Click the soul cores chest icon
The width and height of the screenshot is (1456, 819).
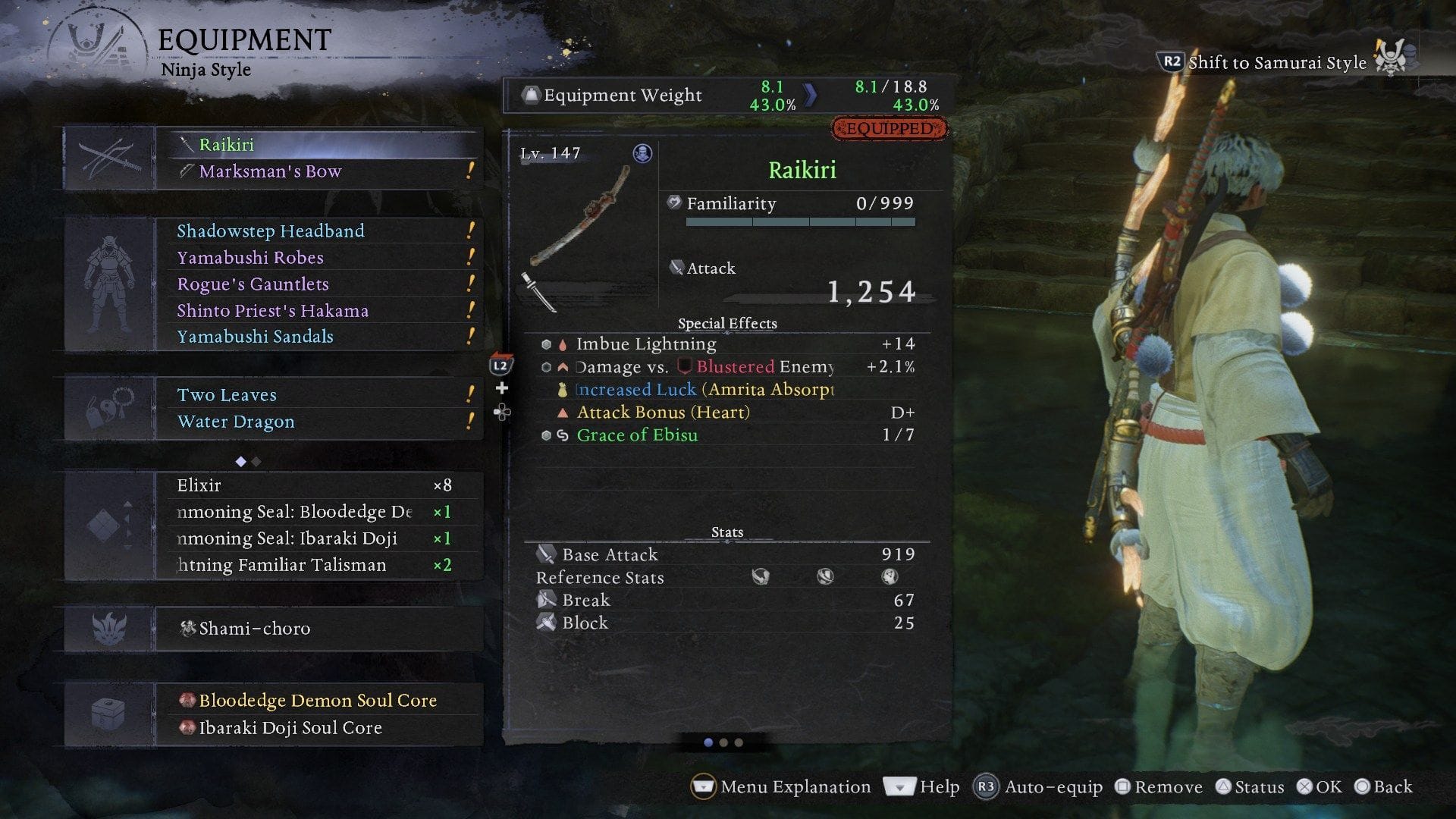tap(108, 714)
